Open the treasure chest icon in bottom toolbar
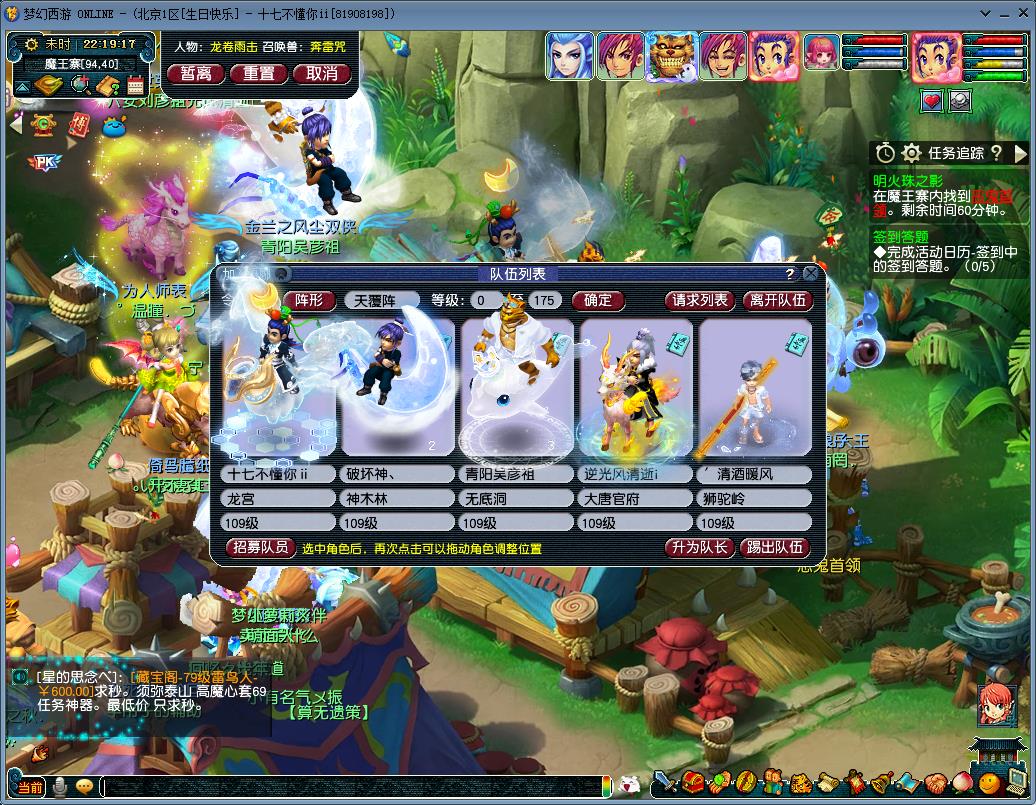Image resolution: width=1036 pixels, height=805 pixels. point(692,783)
